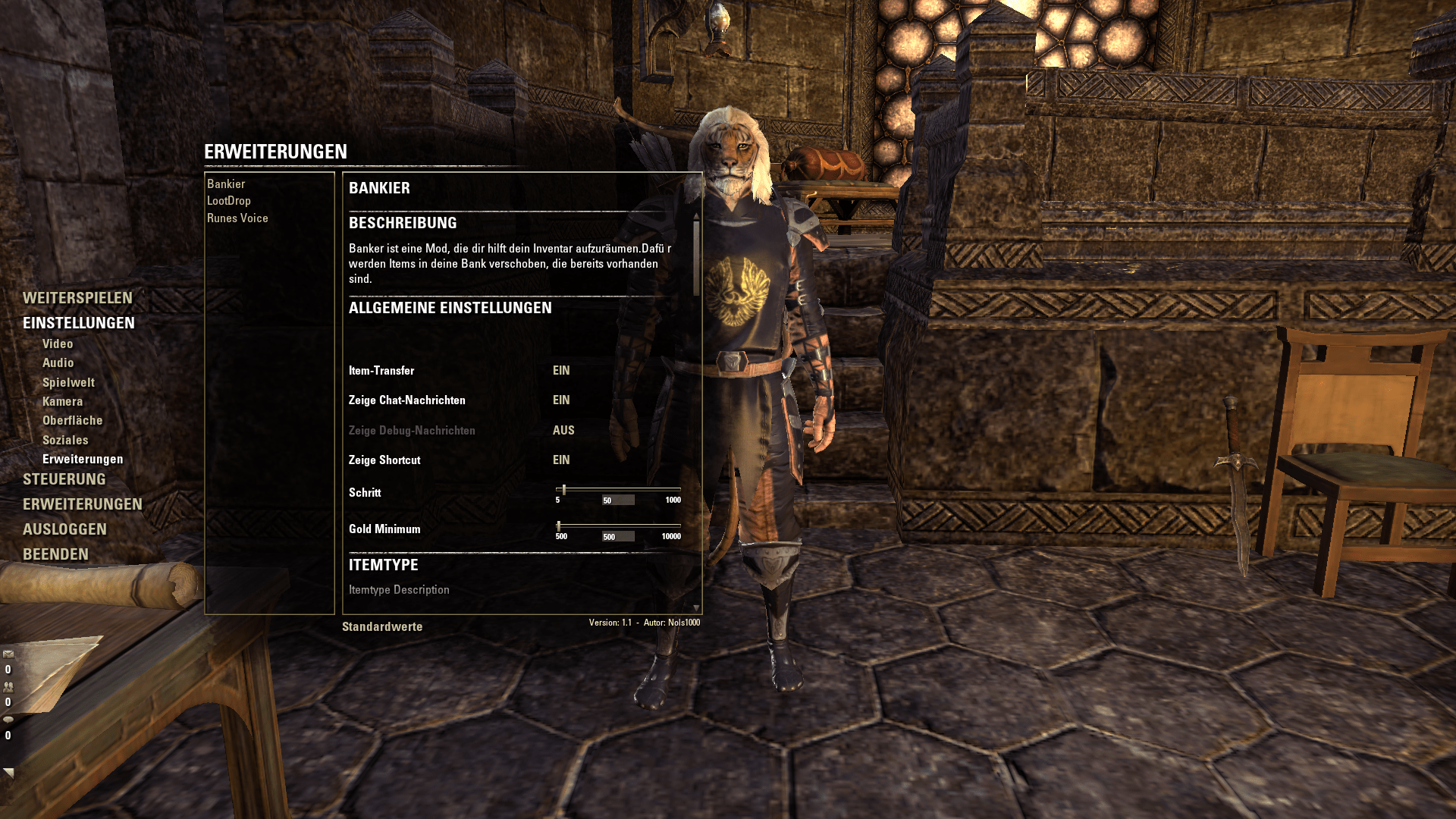Click WEITERSPIELEN to resume playing
Viewport: 1456px width, 819px height.
(x=78, y=299)
